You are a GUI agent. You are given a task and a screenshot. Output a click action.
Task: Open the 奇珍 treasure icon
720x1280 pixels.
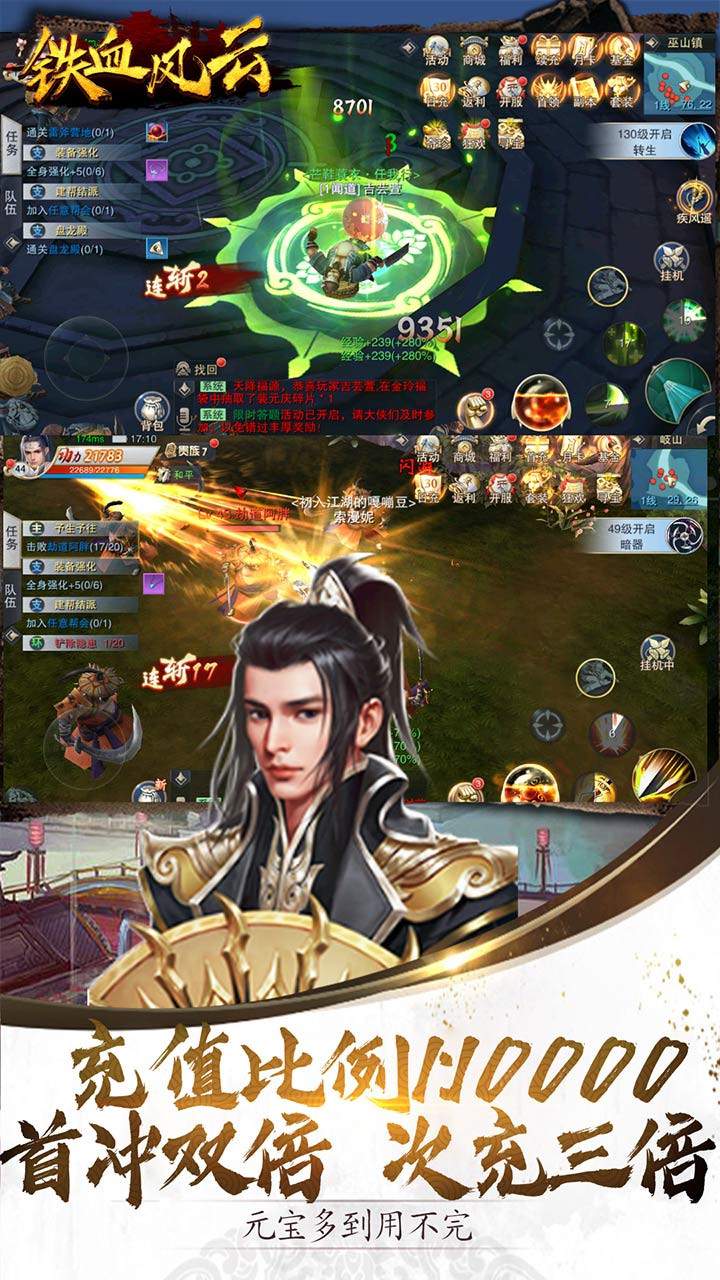click(436, 135)
